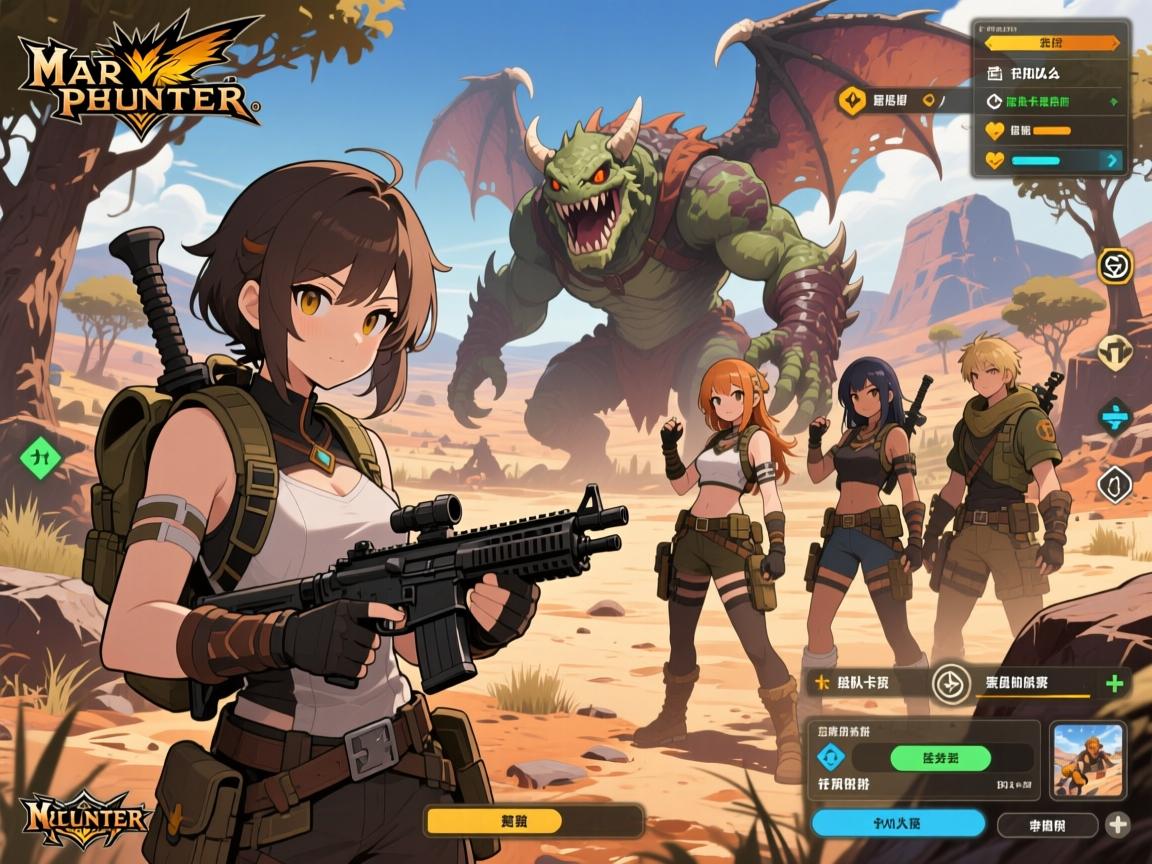
Task: Open the character thumbnail image
Action: click(x=1089, y=758)
